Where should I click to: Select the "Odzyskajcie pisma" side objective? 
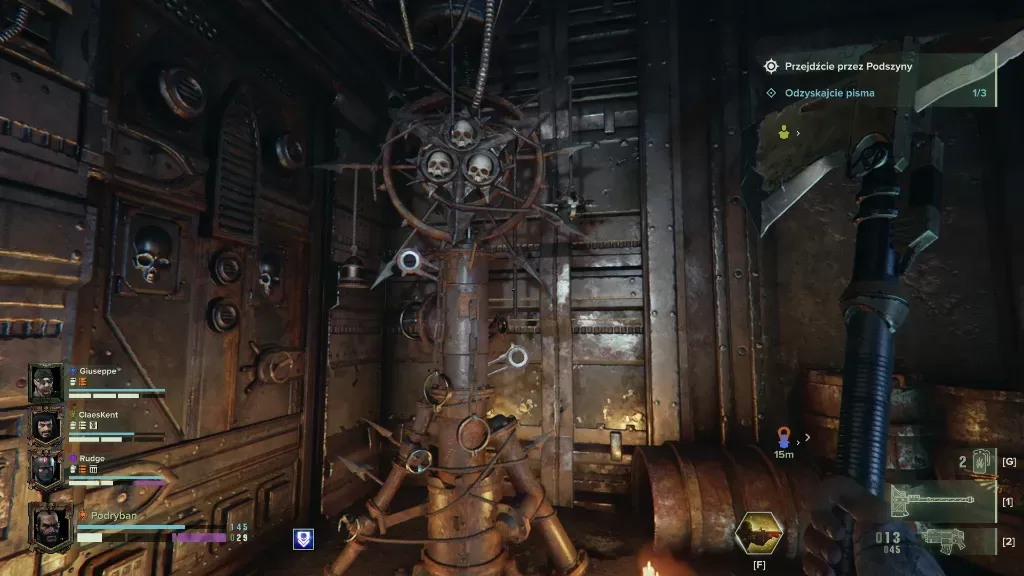829,93
